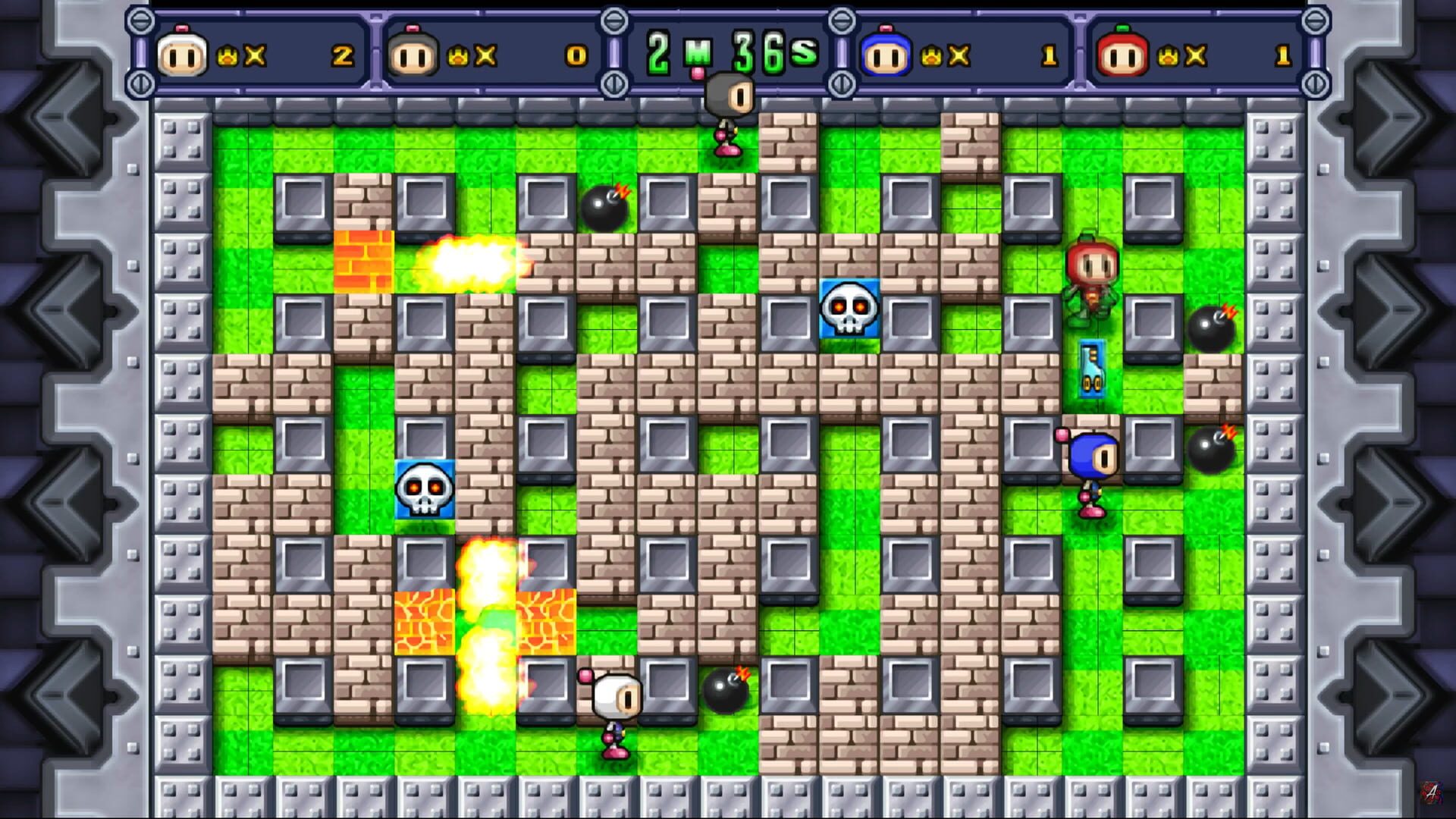Click the blue Bomberman portrait in the HUD
The height and width of the screenshot is (819, 1456).
pos(885,55)
